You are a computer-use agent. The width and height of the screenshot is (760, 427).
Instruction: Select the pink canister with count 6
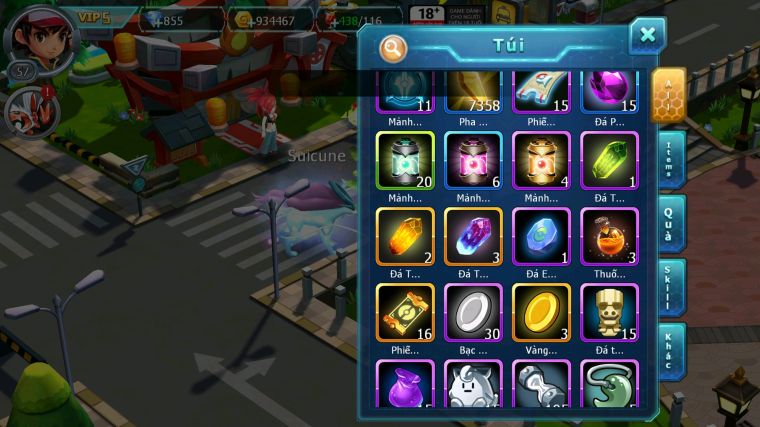[x=474, y=160]
